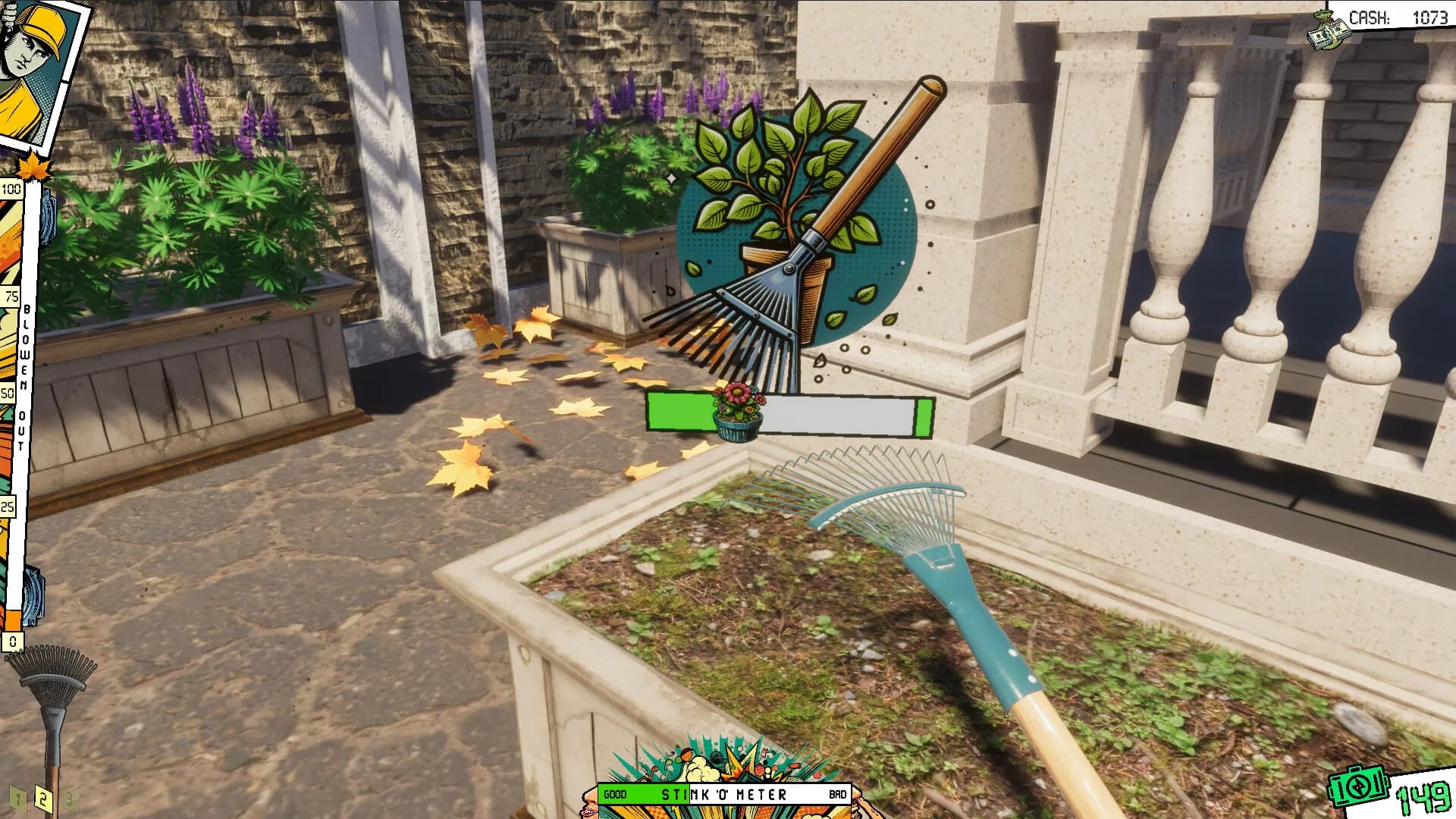1456x819 pixels.
Task: Click the flower pot icon on the progress bar
Action: [737, 413]
